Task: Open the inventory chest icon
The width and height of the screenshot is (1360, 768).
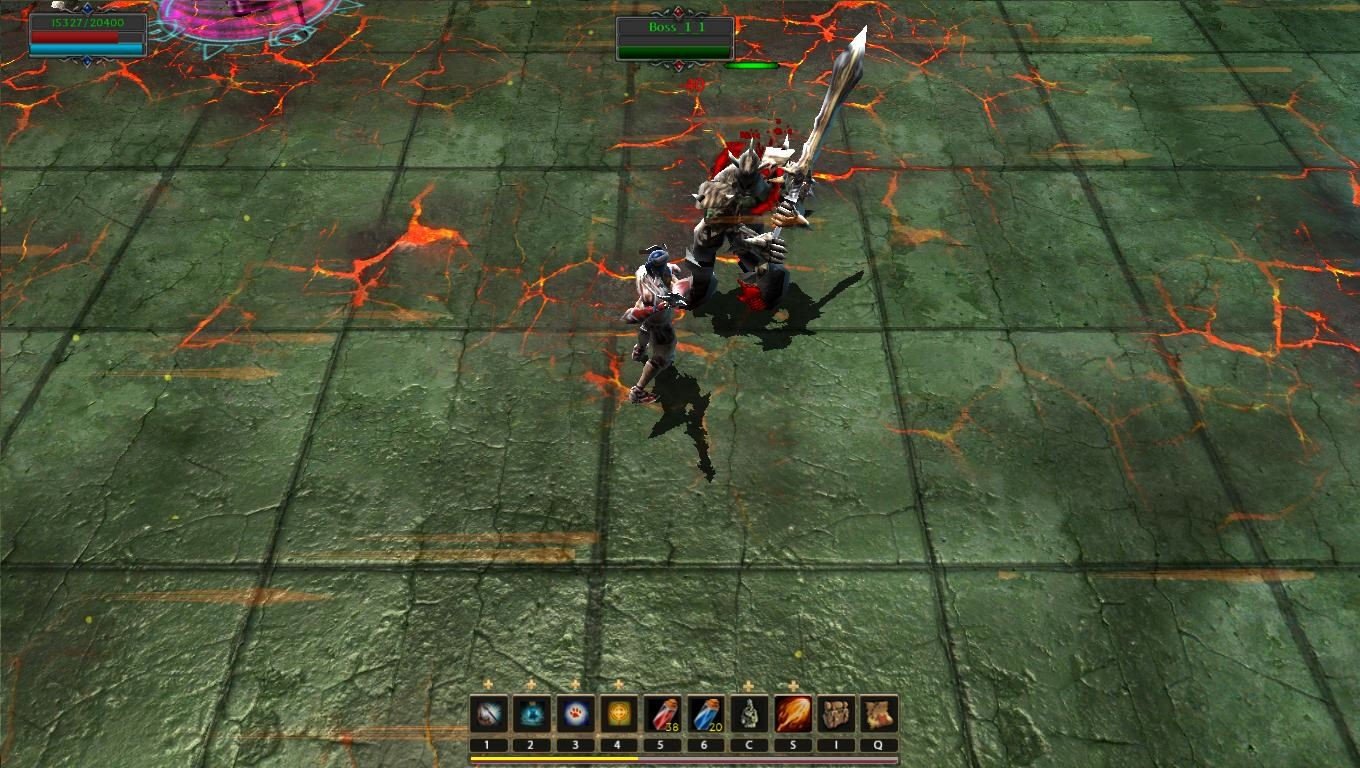Action: coord(836,713)
